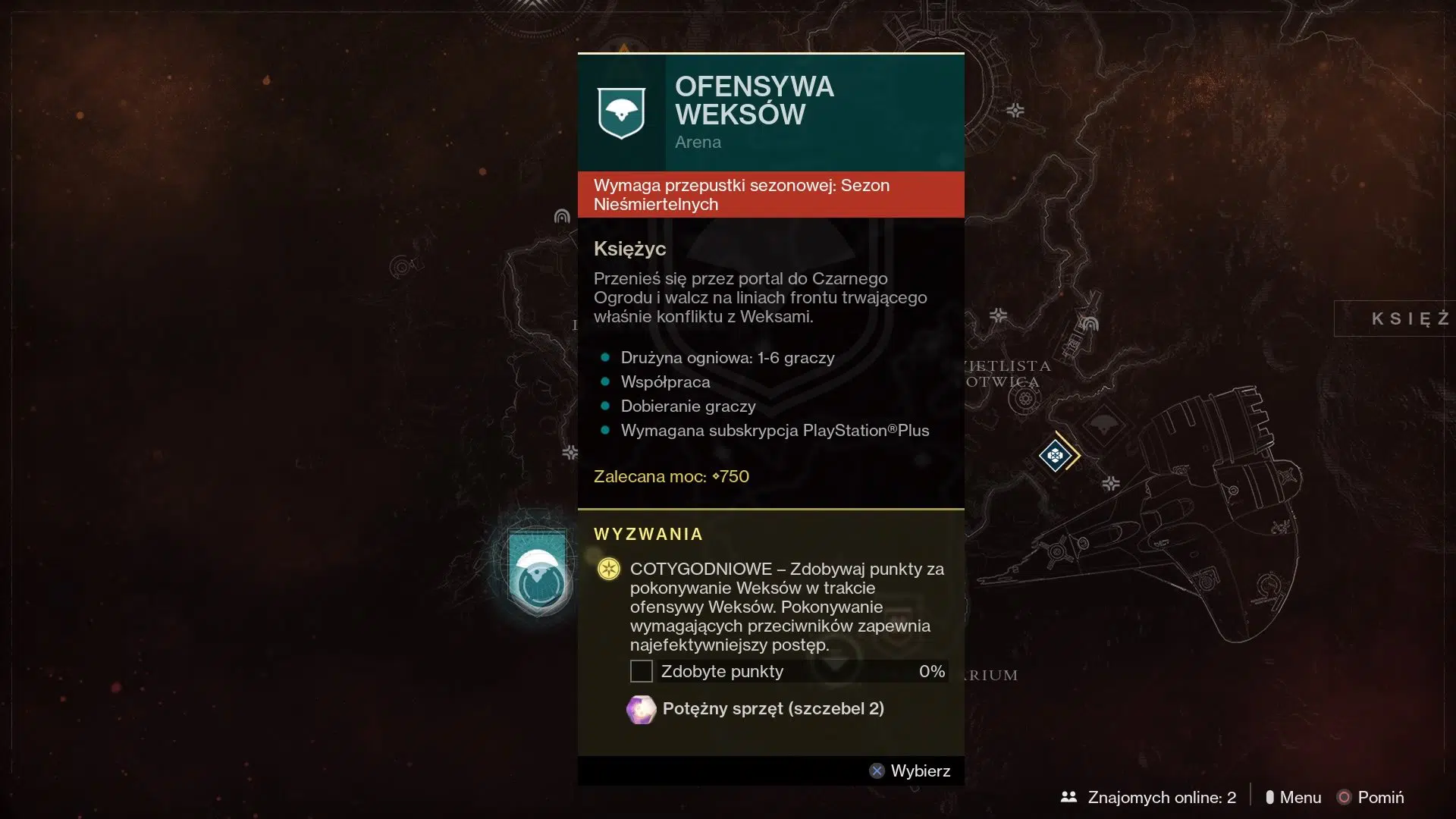1456x819 pixels.
Task: Select the controller icon next to Menu
Action: point(1271,797)
